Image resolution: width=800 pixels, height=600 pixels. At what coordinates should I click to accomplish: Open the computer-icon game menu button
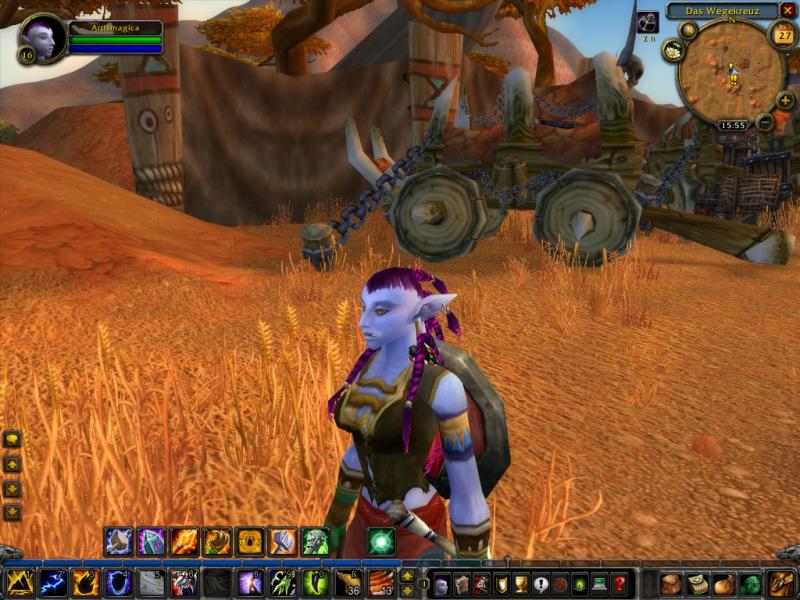point(600,584)
